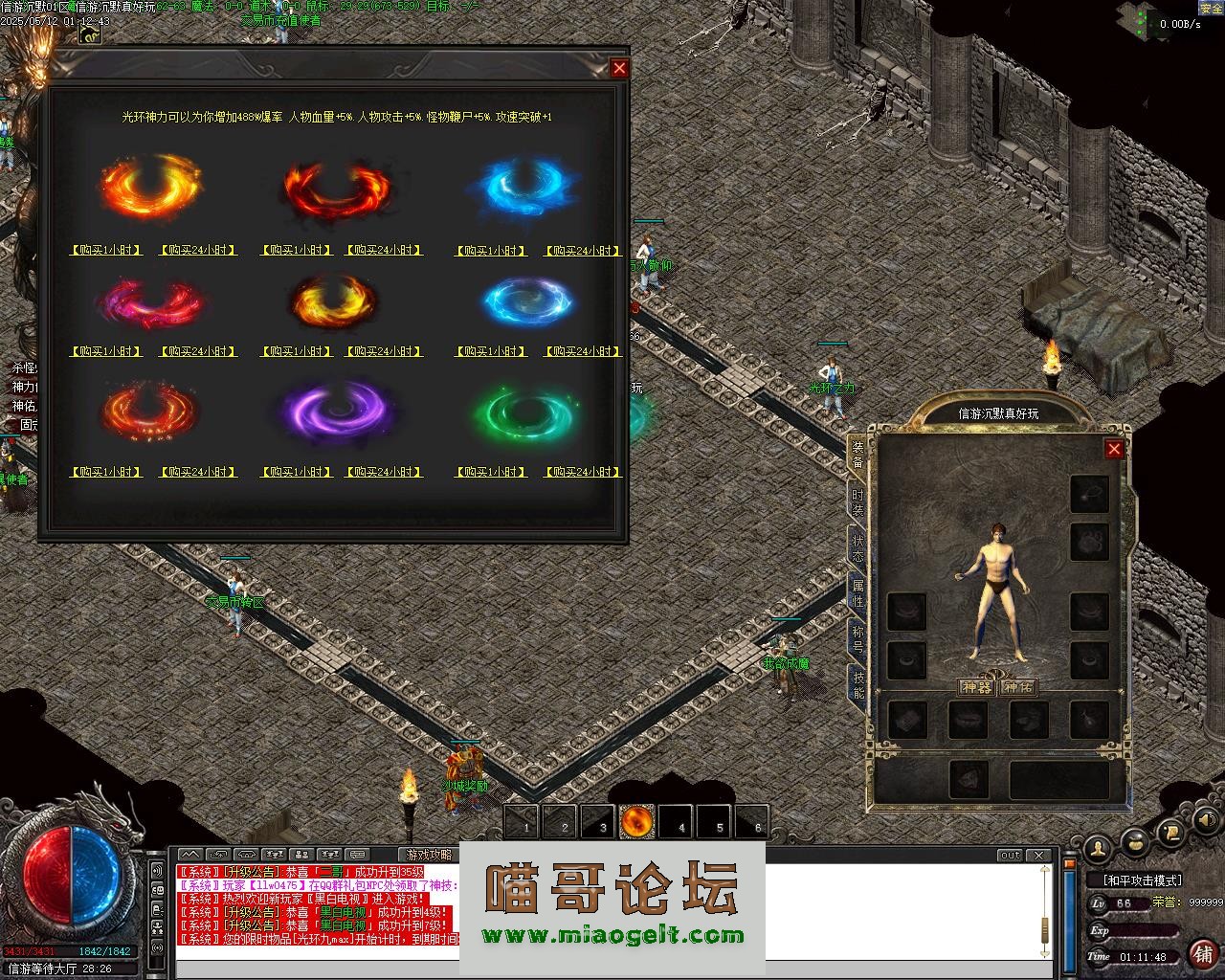
Task: Buy 1 hour of the green ring halo
Action: pos(491,473)
